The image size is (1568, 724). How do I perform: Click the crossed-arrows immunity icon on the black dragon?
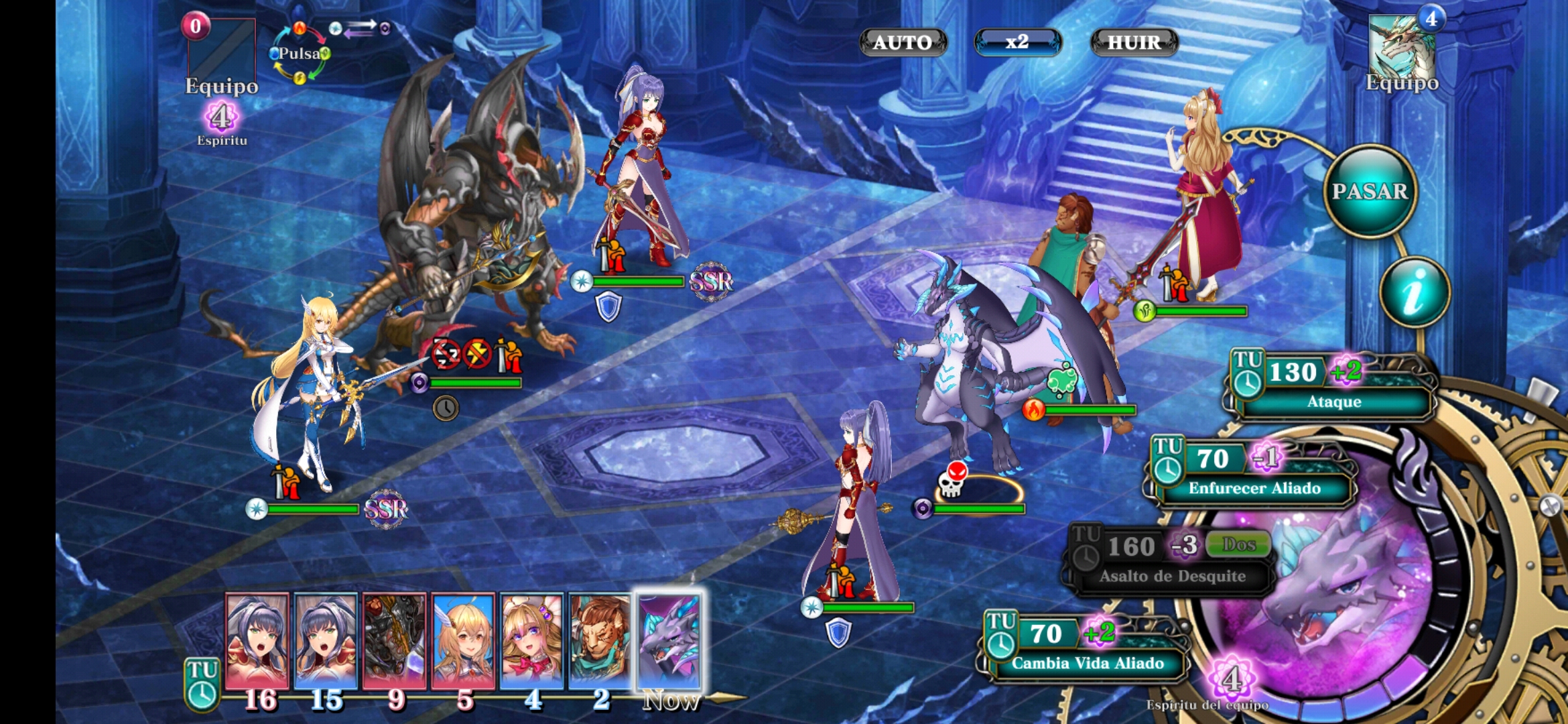(x=445, y=354)
